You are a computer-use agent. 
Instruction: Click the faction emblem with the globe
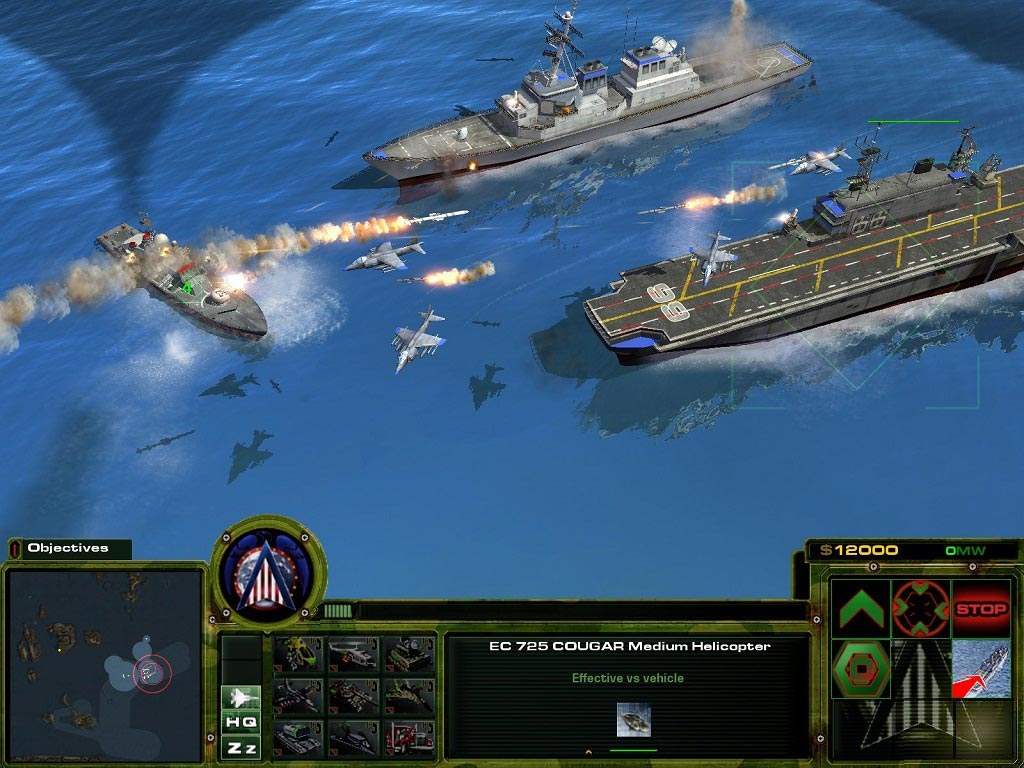click(268, 572)
